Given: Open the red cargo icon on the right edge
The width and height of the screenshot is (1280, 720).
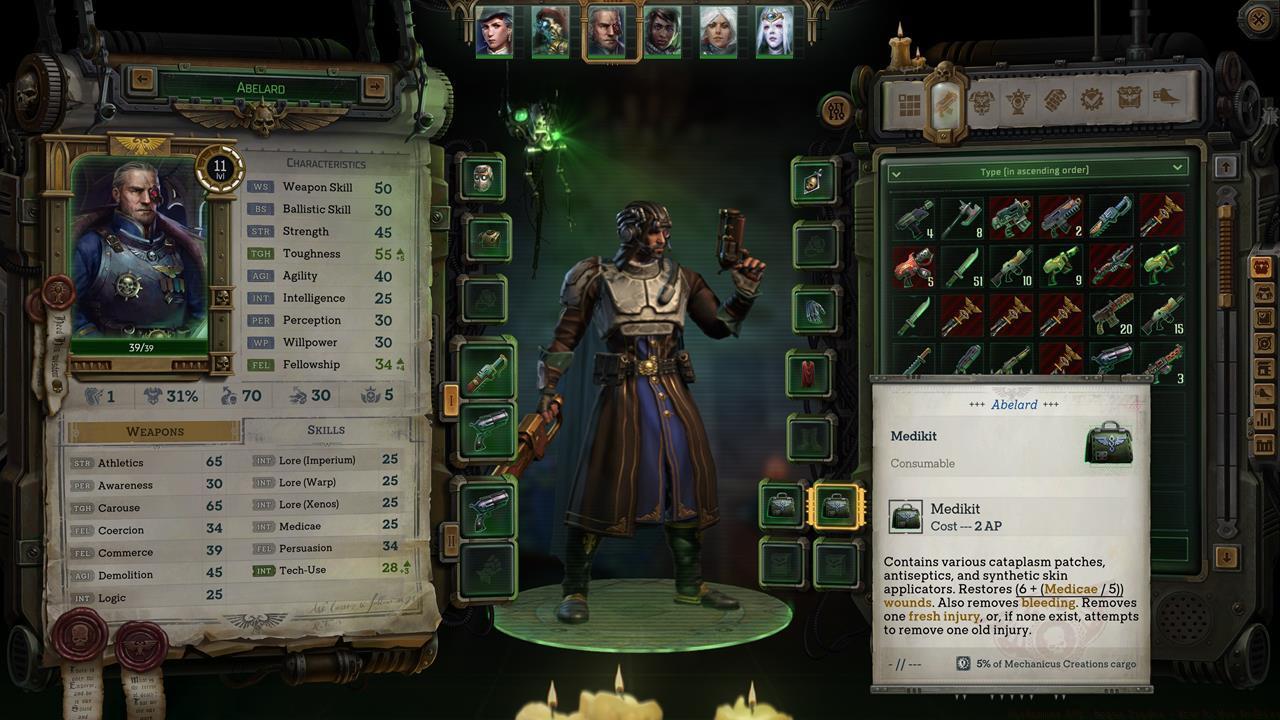Looking at the screenshot, I should 1262,268.
